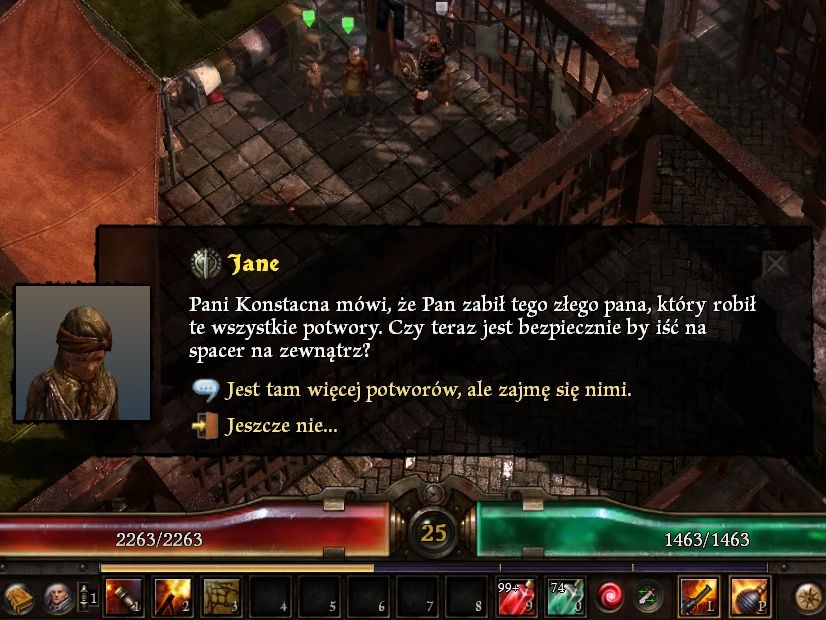Click the crossed-weapons icon beside the swirl
Viewport: 826px width, 620px height.
coord(650,597)
